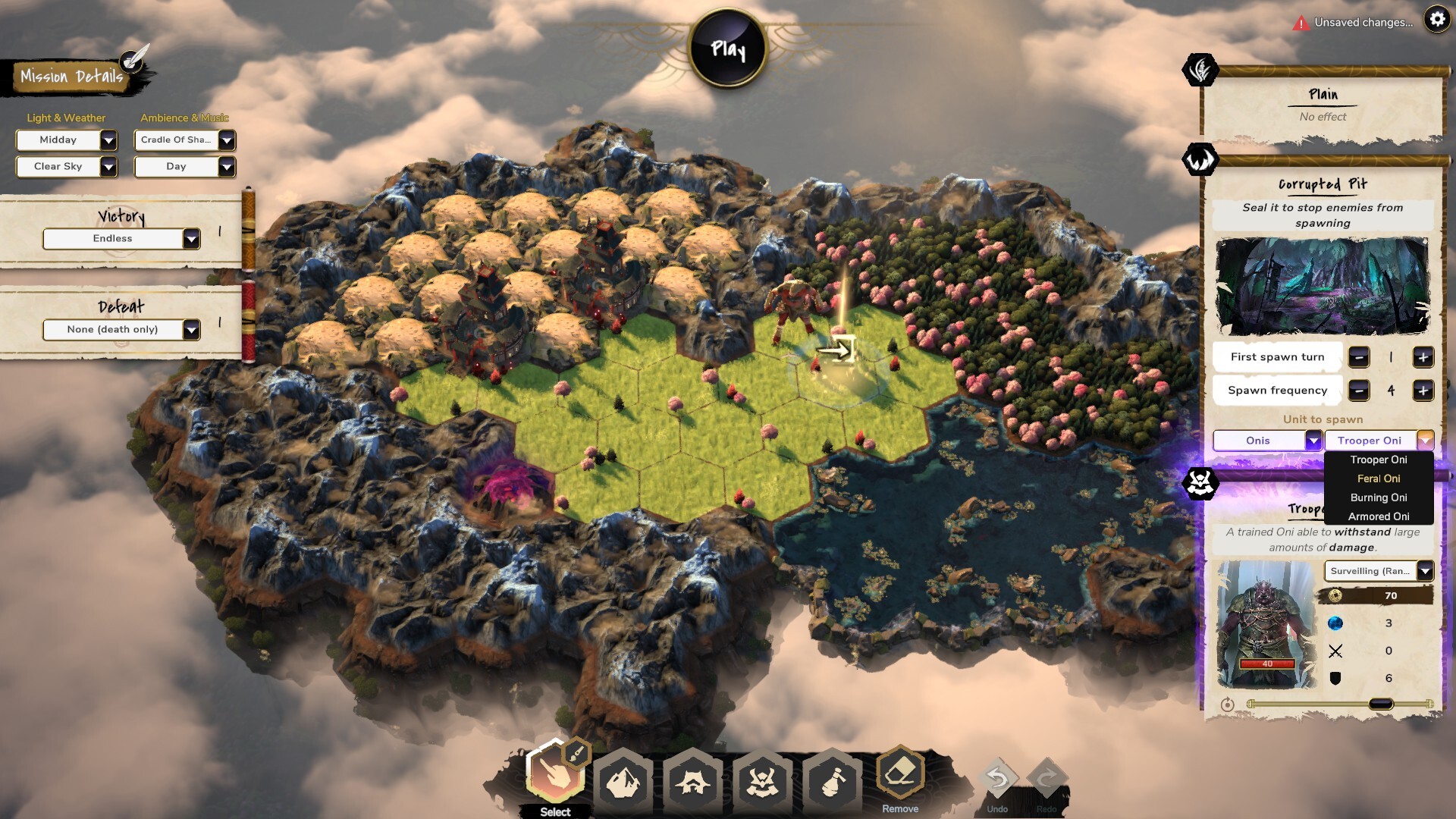Reduce the spawn frequency value
The height and width of the screenshot is (819, 1456).
click(x=1359, y=391)
